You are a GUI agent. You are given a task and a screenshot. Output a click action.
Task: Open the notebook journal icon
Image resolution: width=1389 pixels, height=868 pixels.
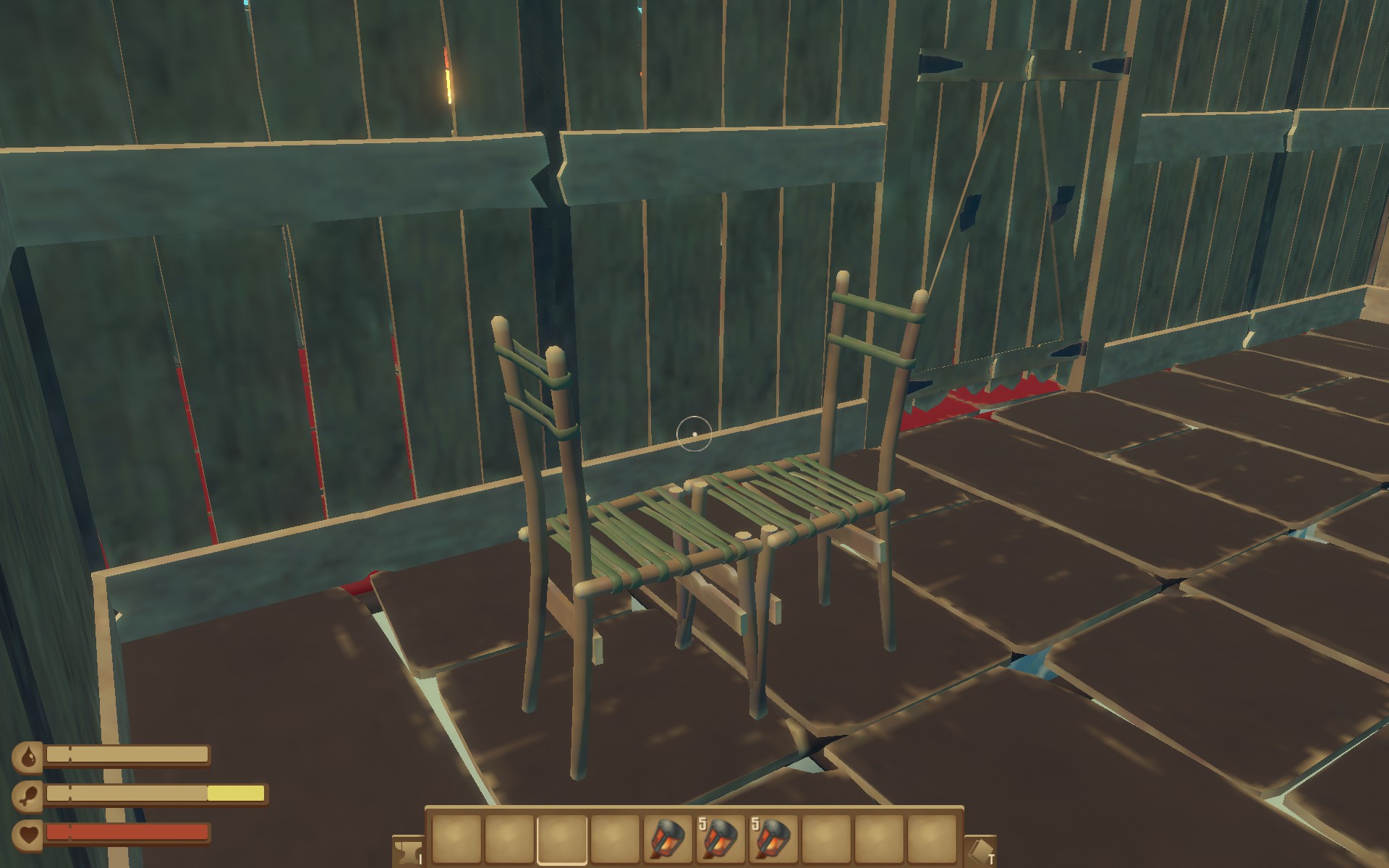pos(980,851)
